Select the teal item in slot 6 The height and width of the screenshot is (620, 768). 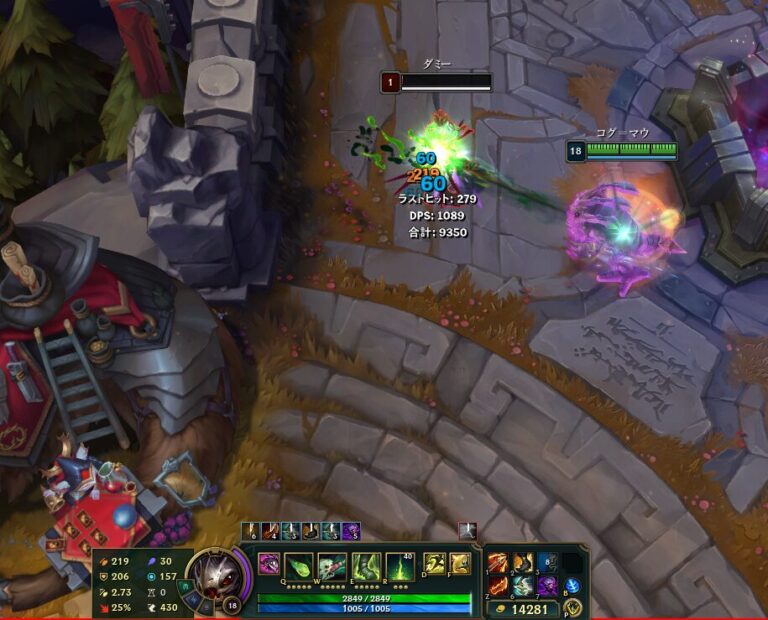(x=522, y=586)
